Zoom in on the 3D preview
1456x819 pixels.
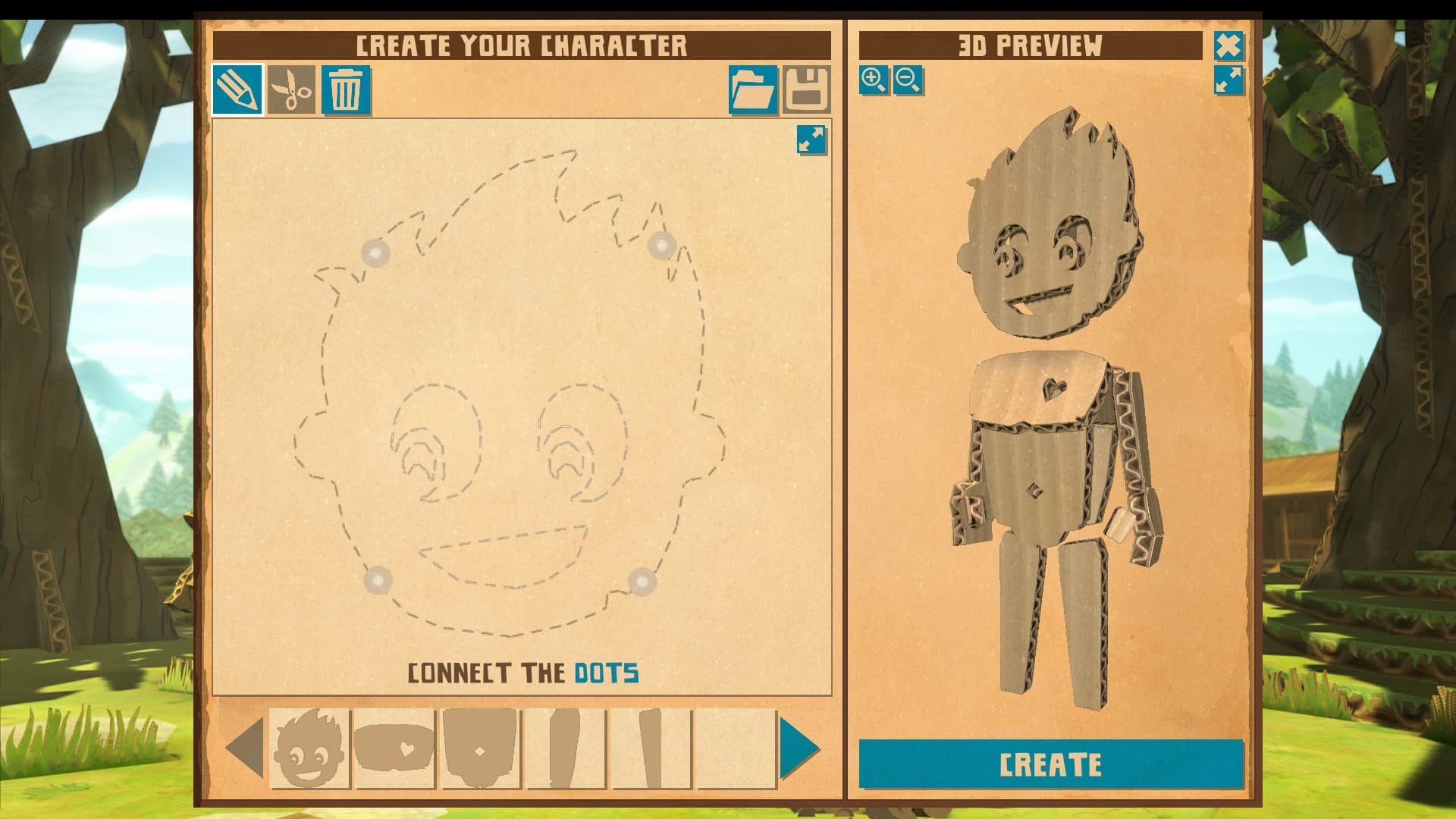coord(874,78)
